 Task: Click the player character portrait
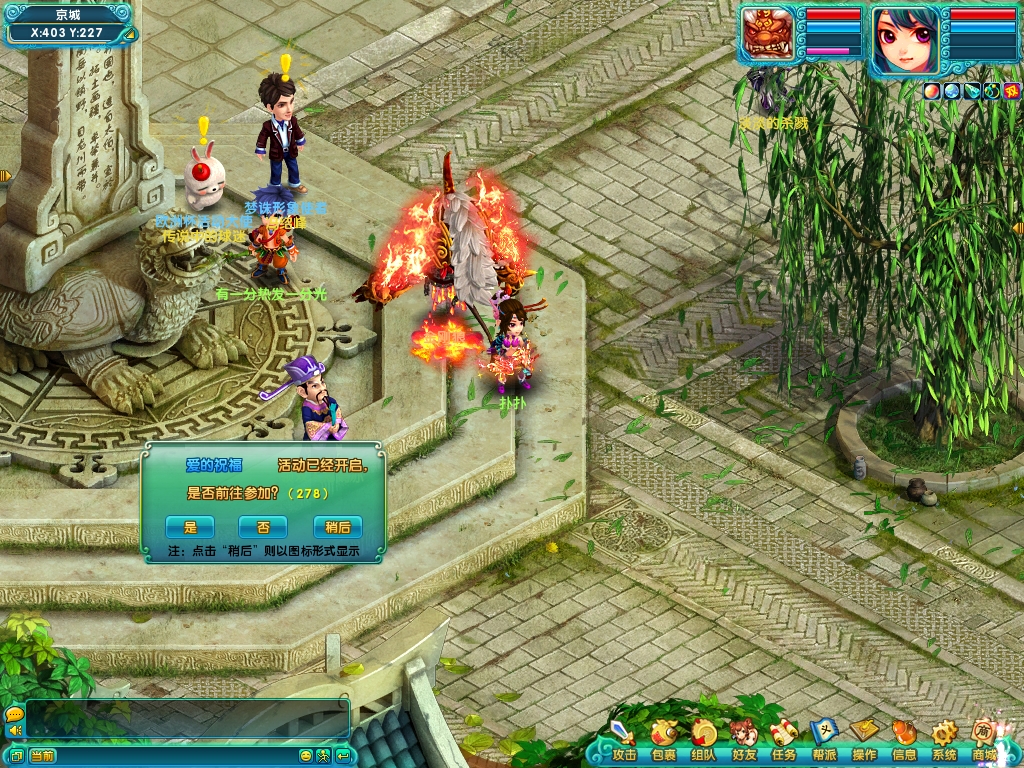906,40
